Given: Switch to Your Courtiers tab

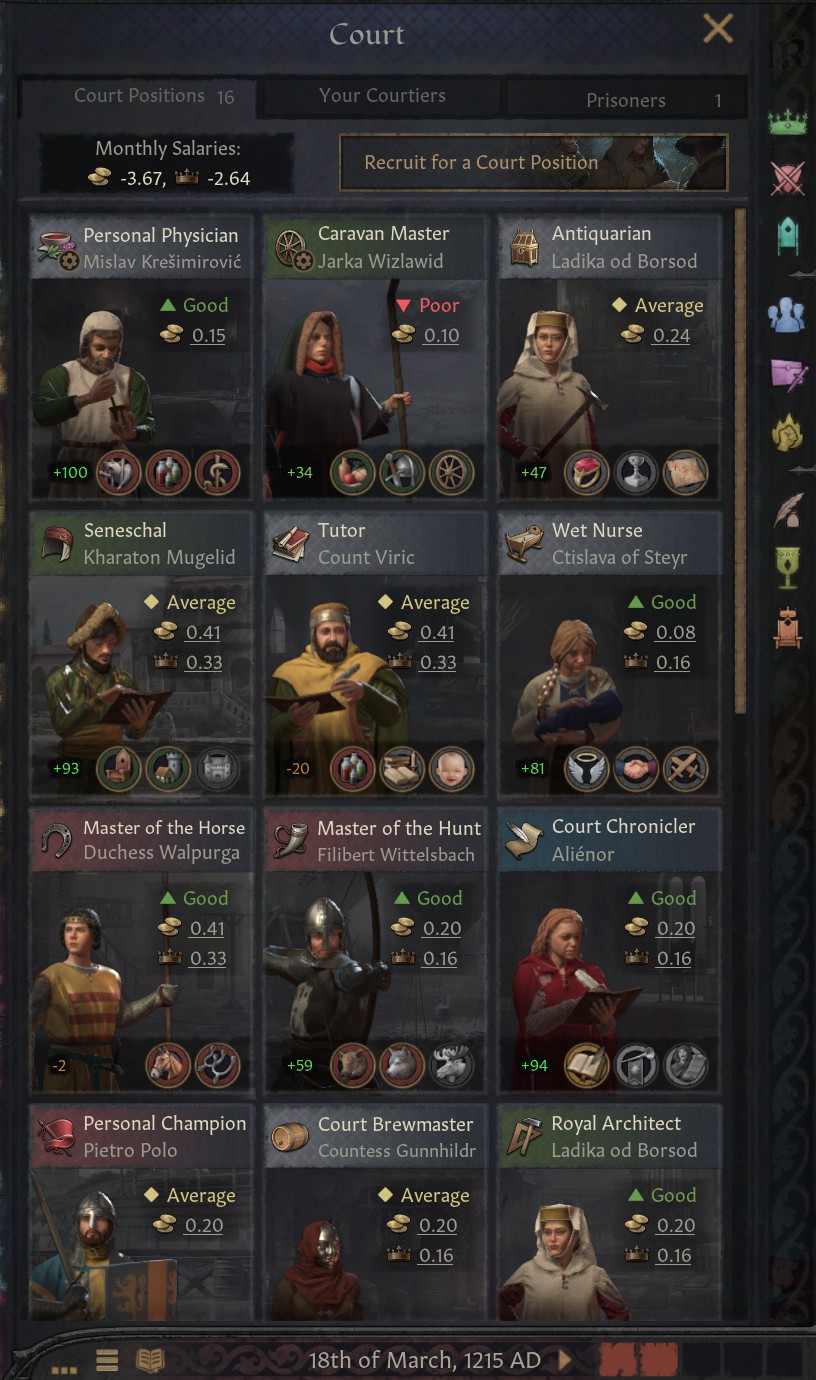Looking at the screenshot, I should (x=382, y=96).
